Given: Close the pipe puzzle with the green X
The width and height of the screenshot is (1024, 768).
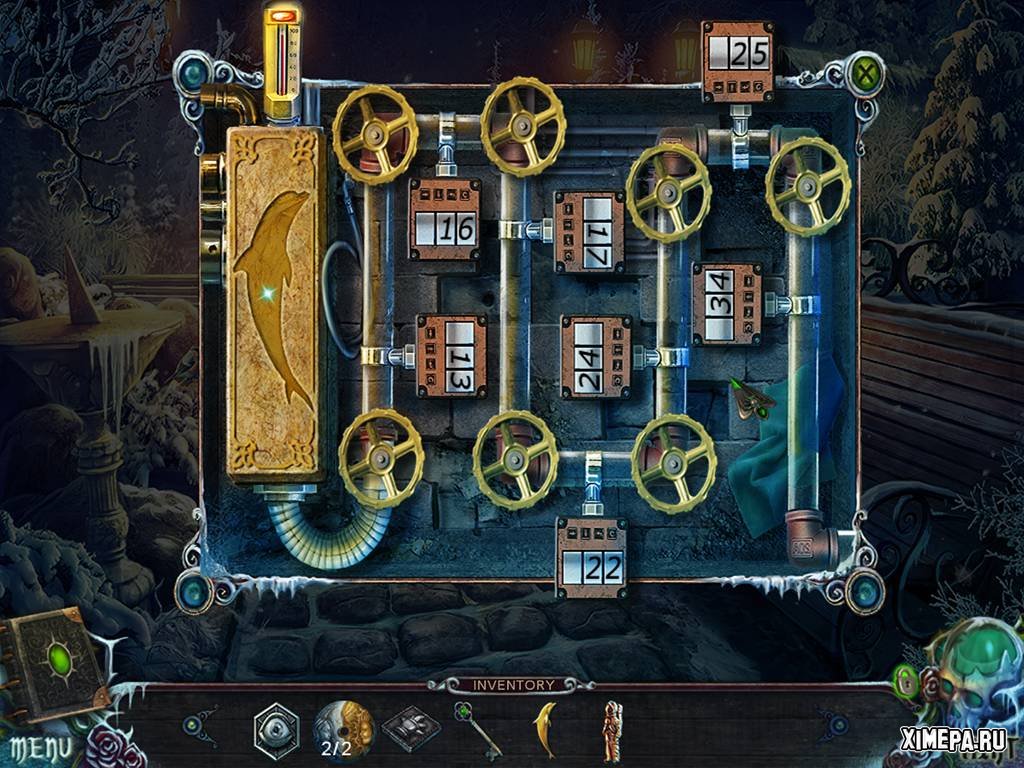Looking at the screenshot, I should click(862, 74).
